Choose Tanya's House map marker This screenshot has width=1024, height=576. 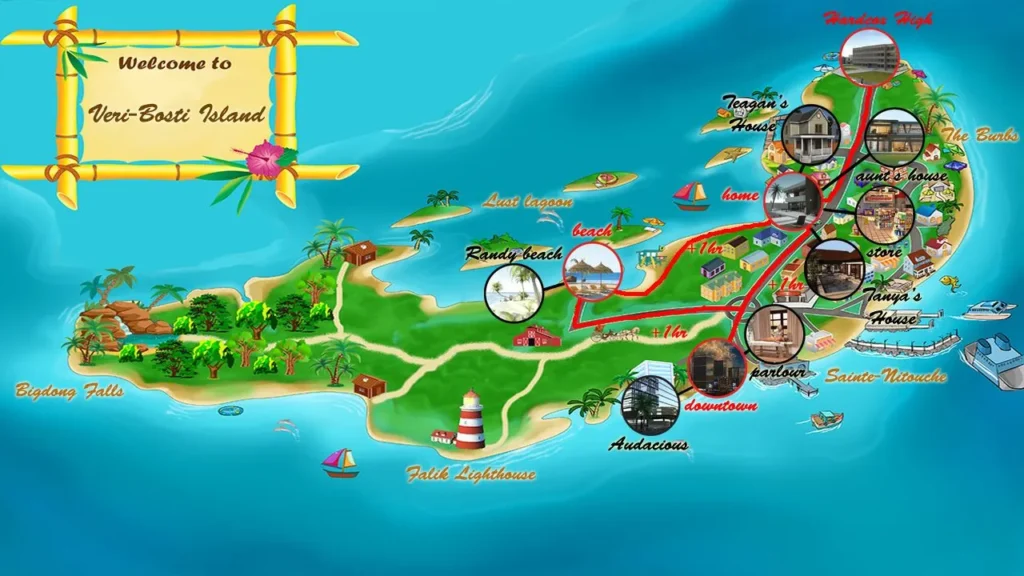[x=834, y=269]
